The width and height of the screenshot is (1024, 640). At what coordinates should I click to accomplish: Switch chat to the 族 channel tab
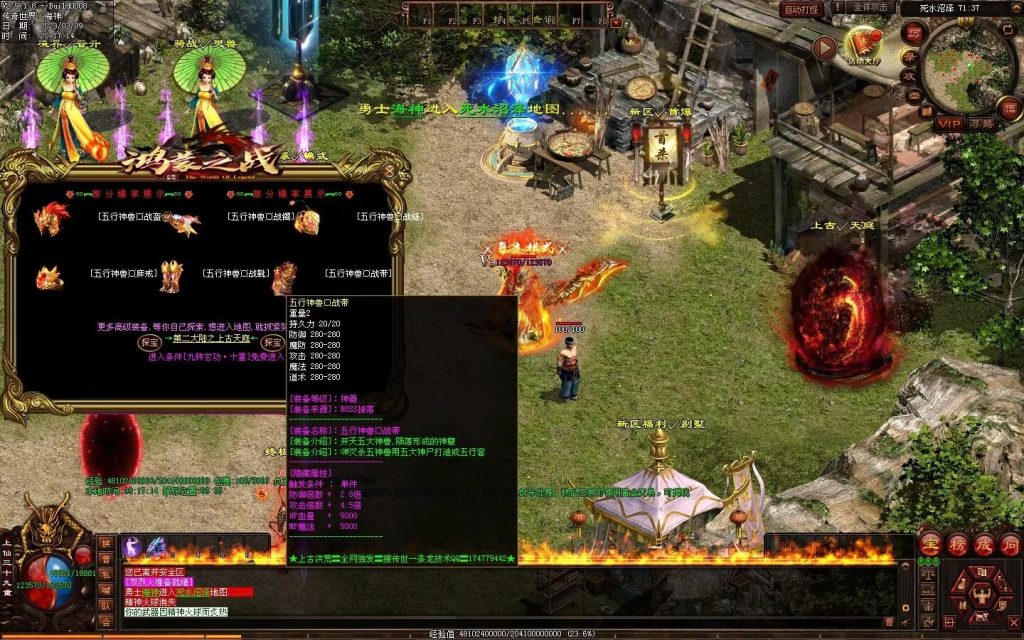pyautogui.click(x=106, y=543)
